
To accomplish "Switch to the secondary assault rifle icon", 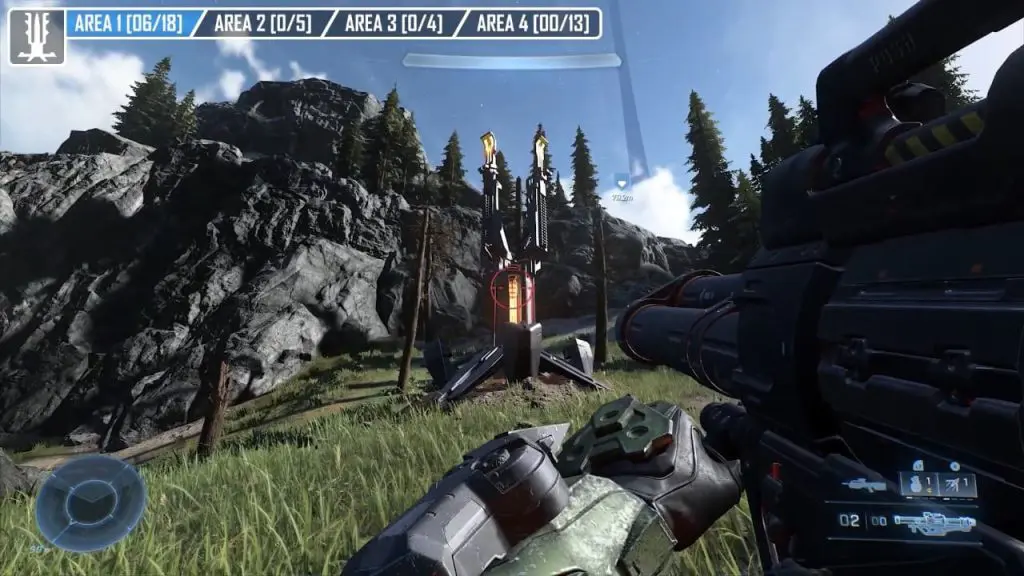I will [x=864, y=485].
